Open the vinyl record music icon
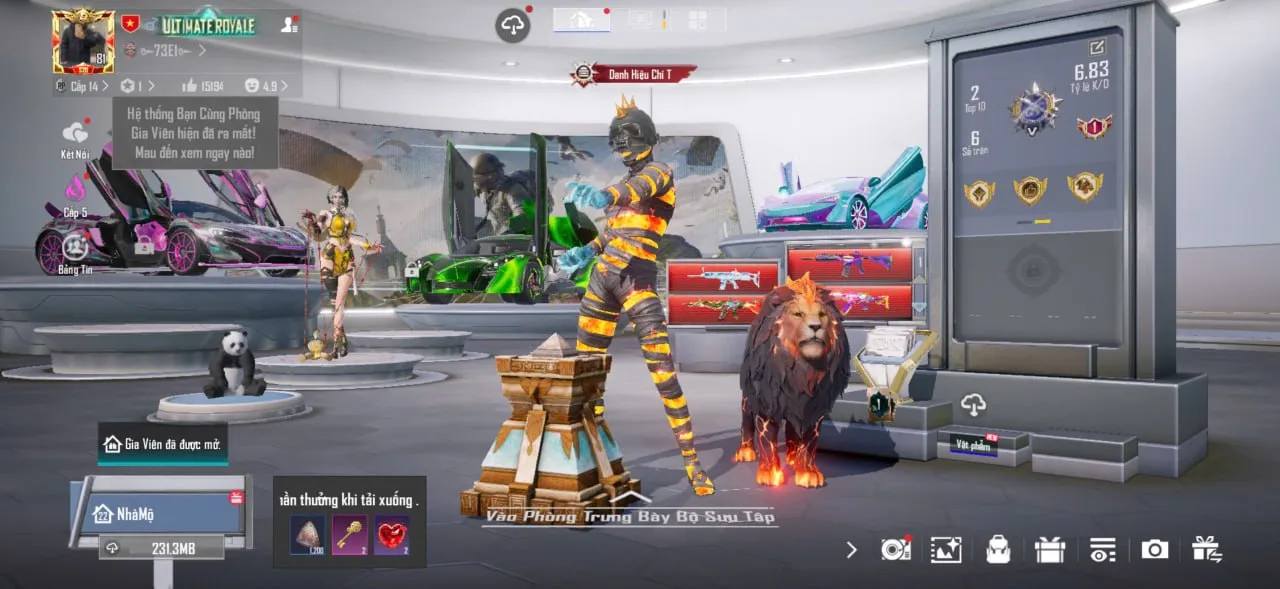This screenshot has width=1280, height=589. [895, 549]
